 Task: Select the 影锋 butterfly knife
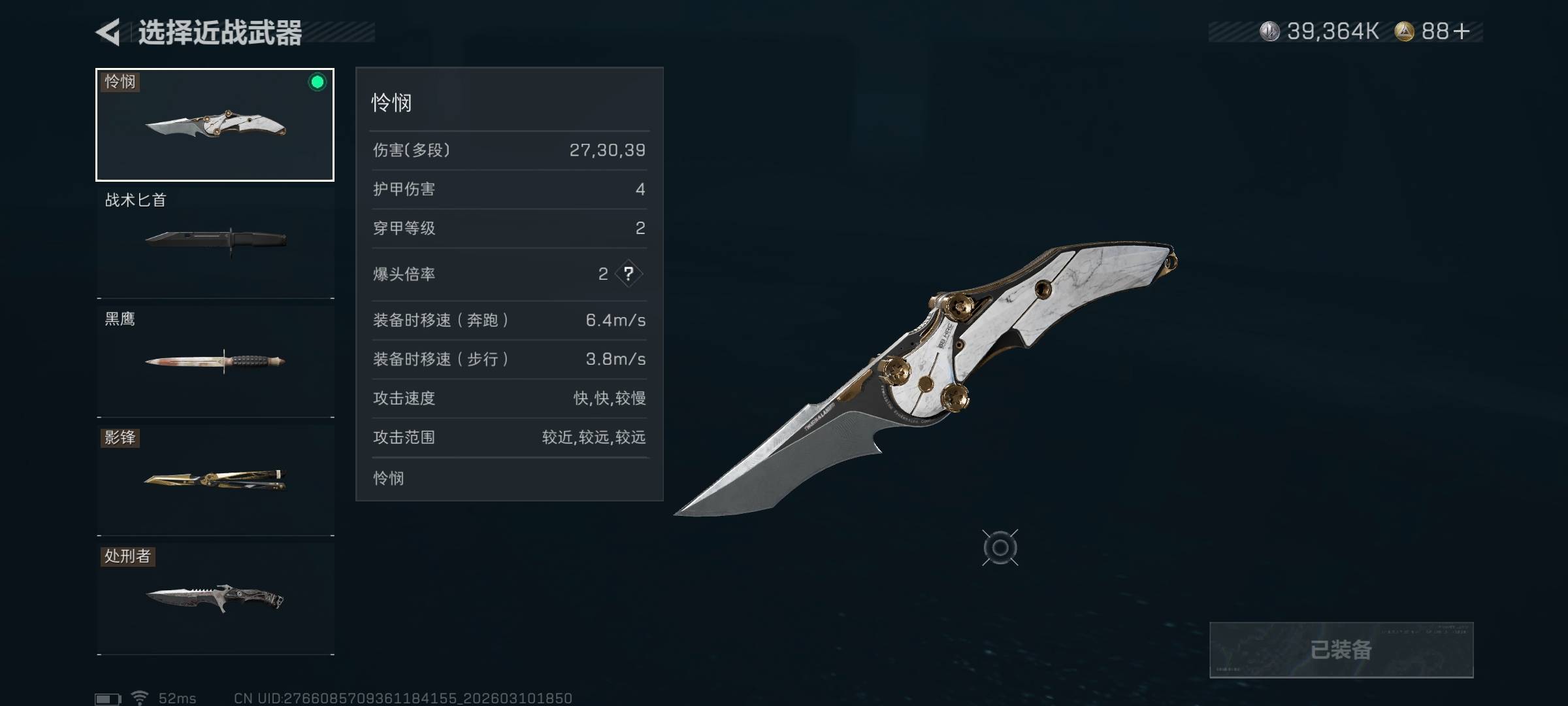pos(215,479)
